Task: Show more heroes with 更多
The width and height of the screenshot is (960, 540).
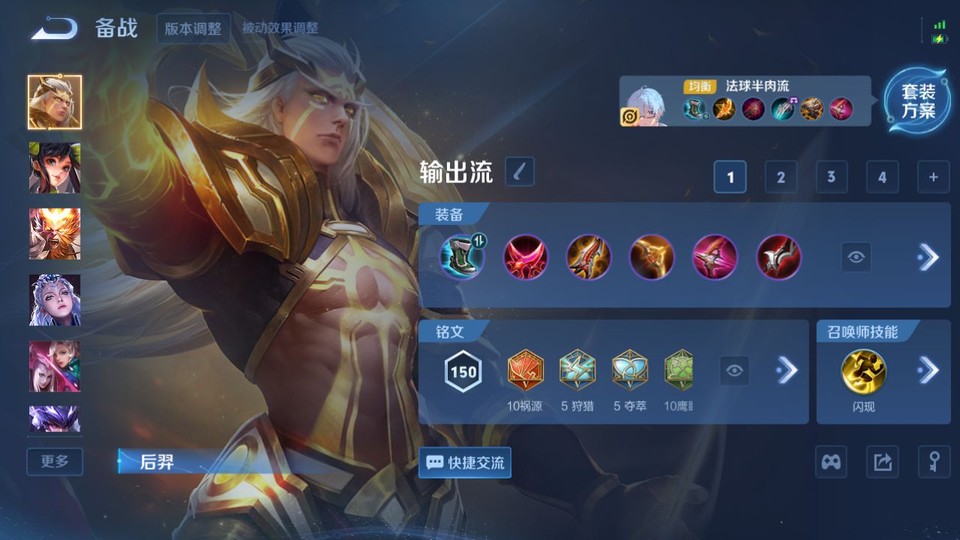Action: pos(55,461)
